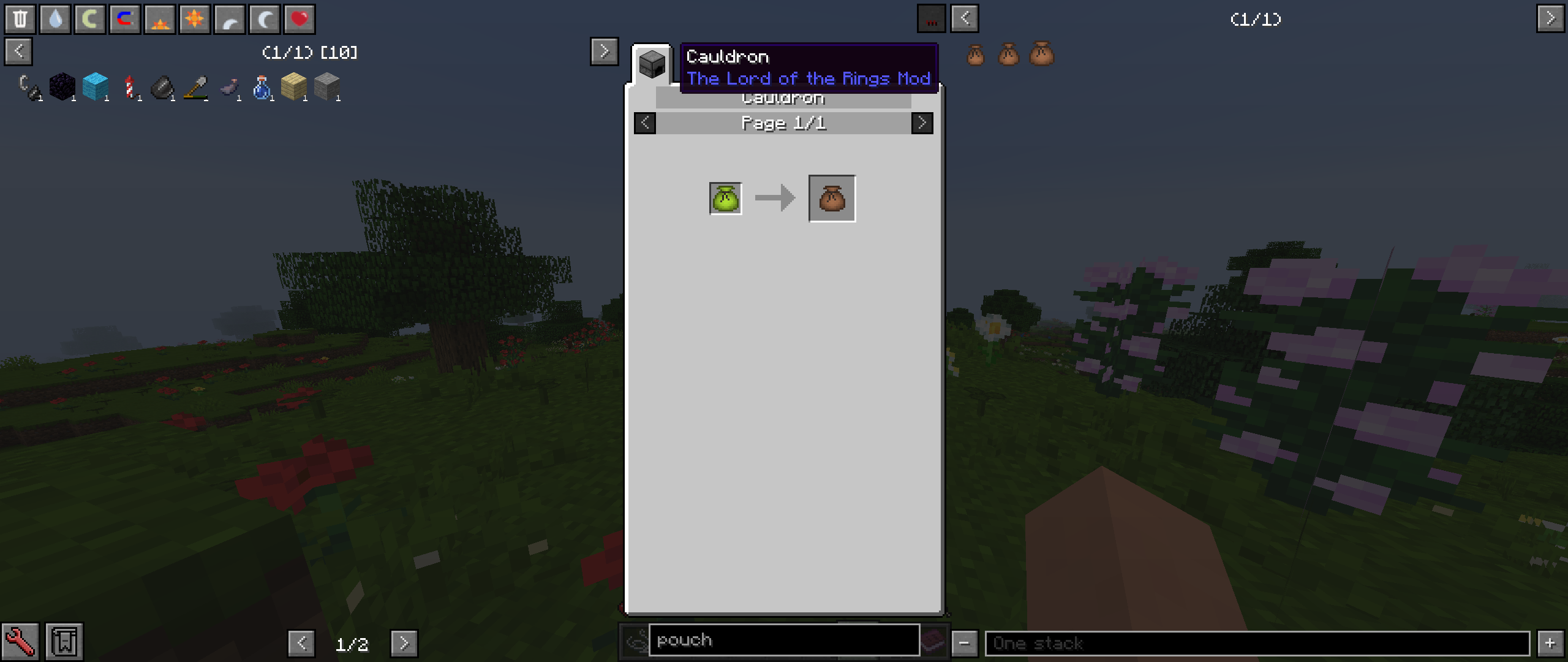This screenshot has width=1568, height=662.
Task: Set time to dawn with the sunrise icon
Action: pyautogui.click(x=159, y=18)
